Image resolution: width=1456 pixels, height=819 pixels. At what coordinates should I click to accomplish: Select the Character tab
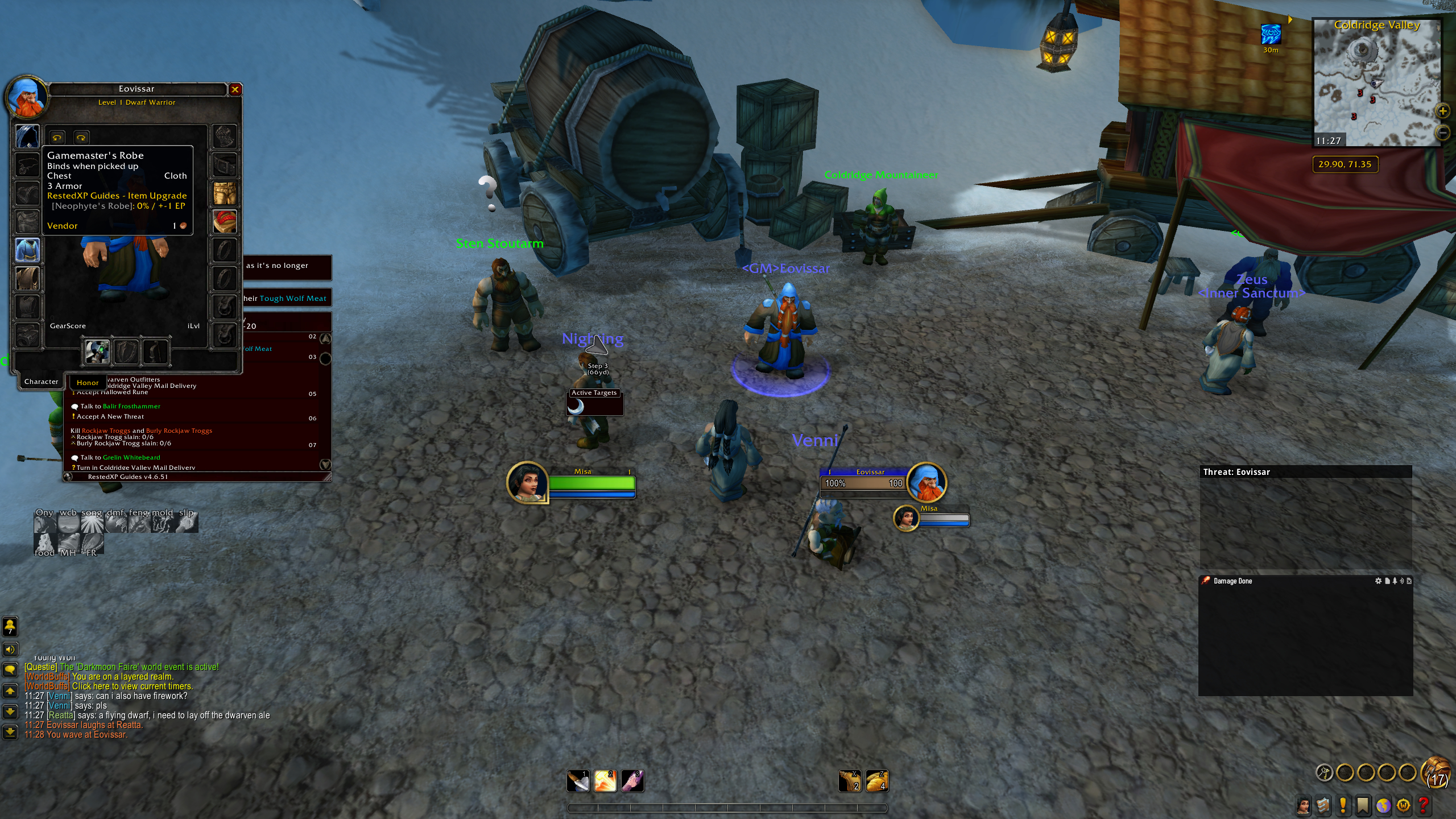(x=41, y=382)
